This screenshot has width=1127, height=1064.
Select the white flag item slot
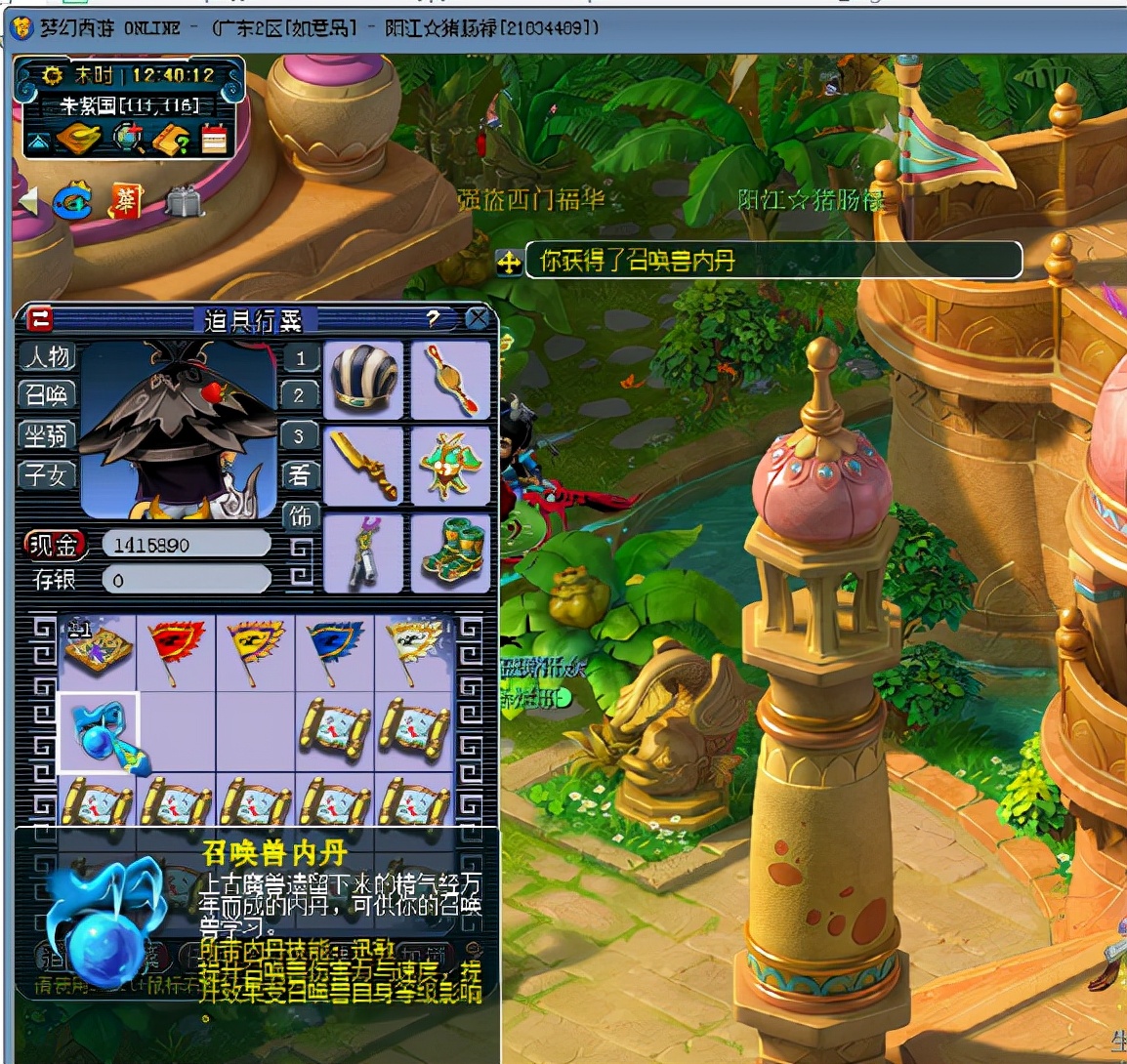(413, 649)
